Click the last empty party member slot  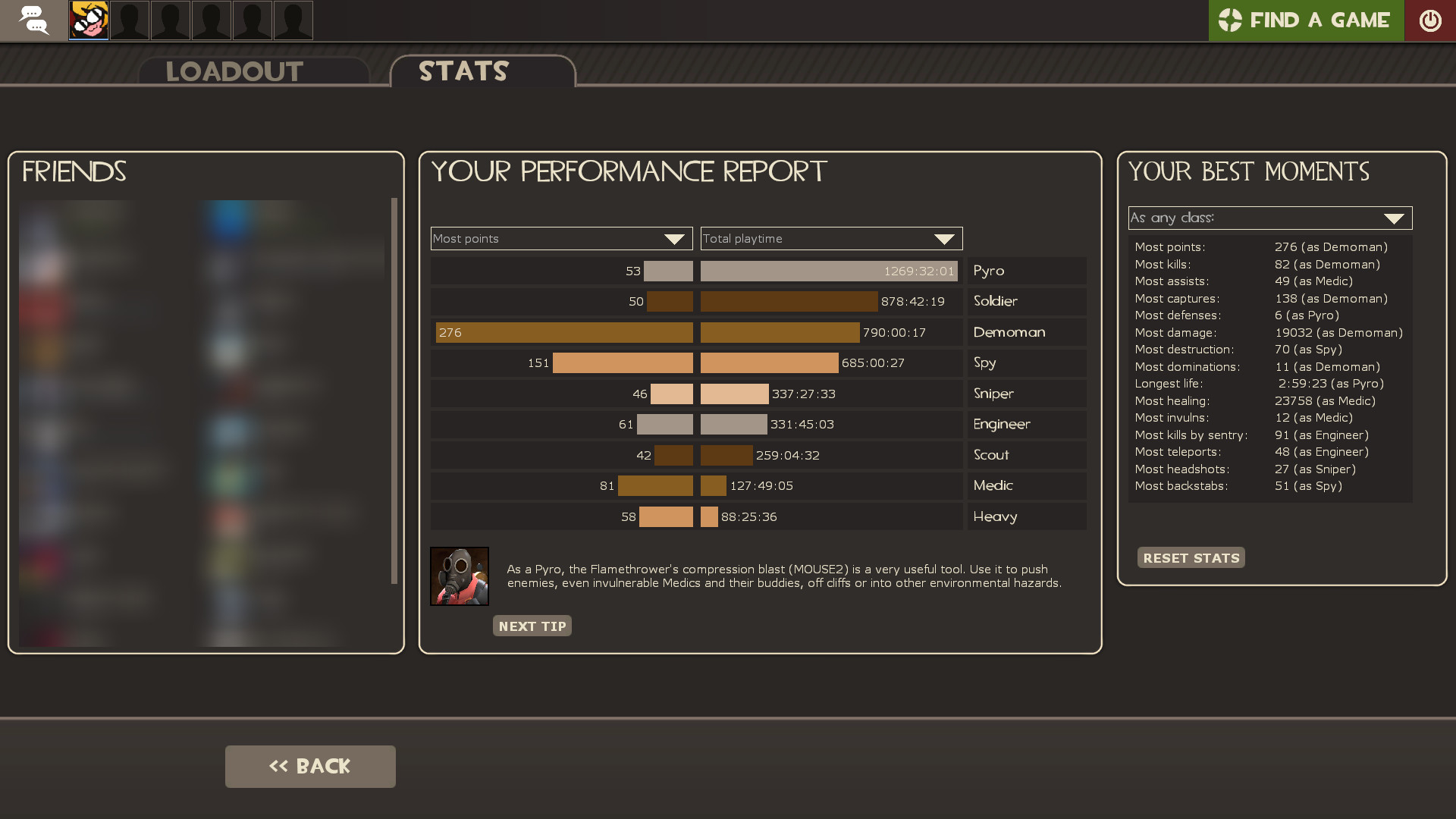pos(293,20)
